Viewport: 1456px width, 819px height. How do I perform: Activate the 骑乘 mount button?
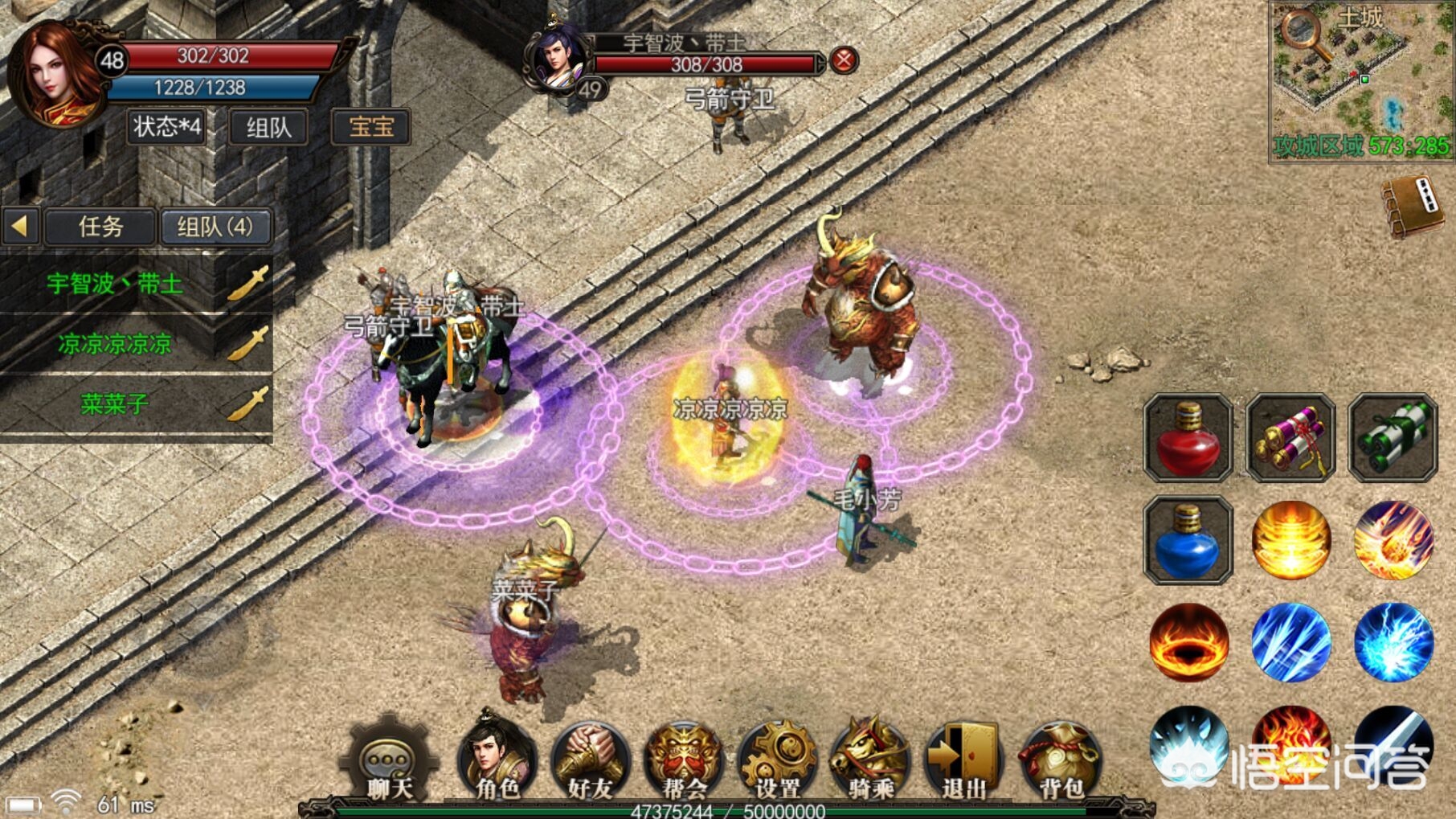click(870, 761)
